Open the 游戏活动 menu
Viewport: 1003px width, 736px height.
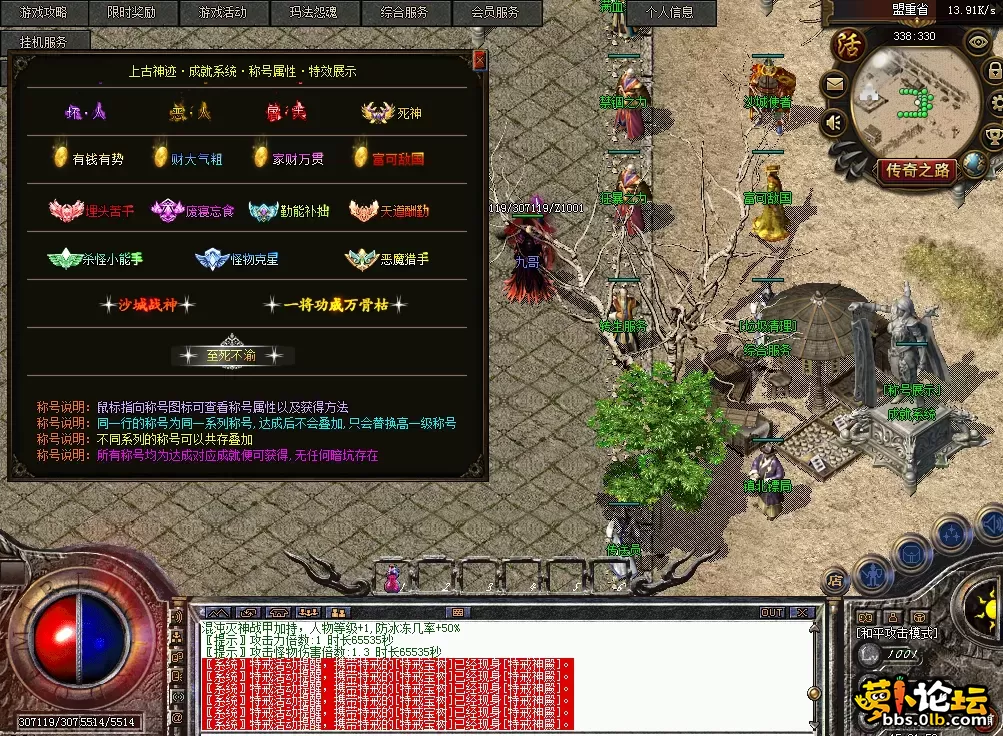(x=222, y=13)
